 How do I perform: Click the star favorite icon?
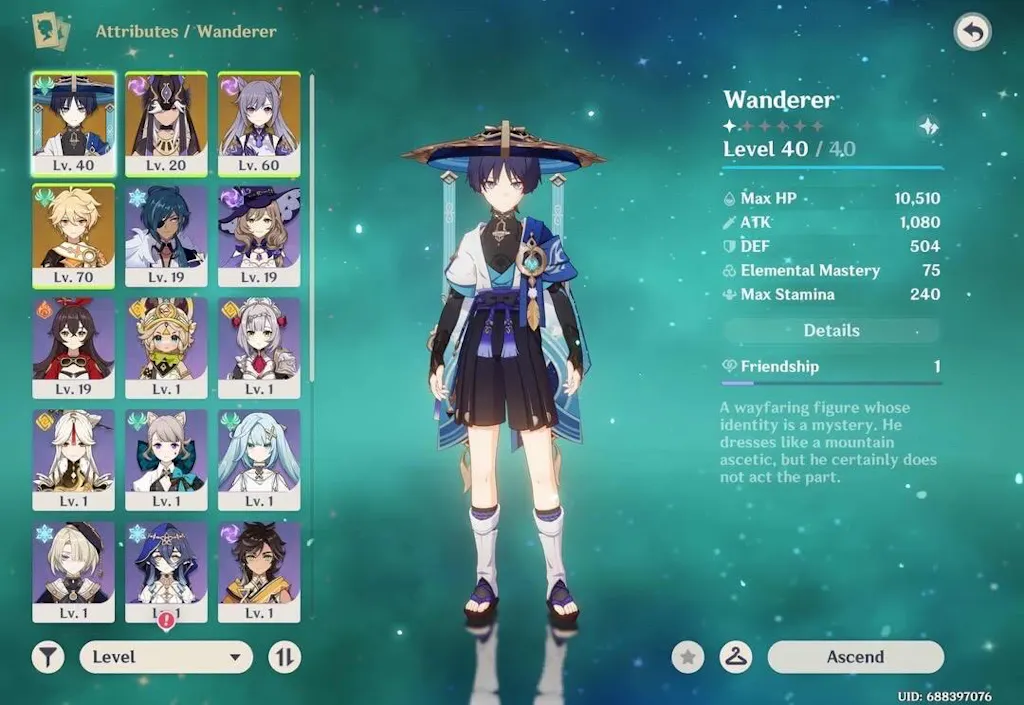[x=688, y=657]
